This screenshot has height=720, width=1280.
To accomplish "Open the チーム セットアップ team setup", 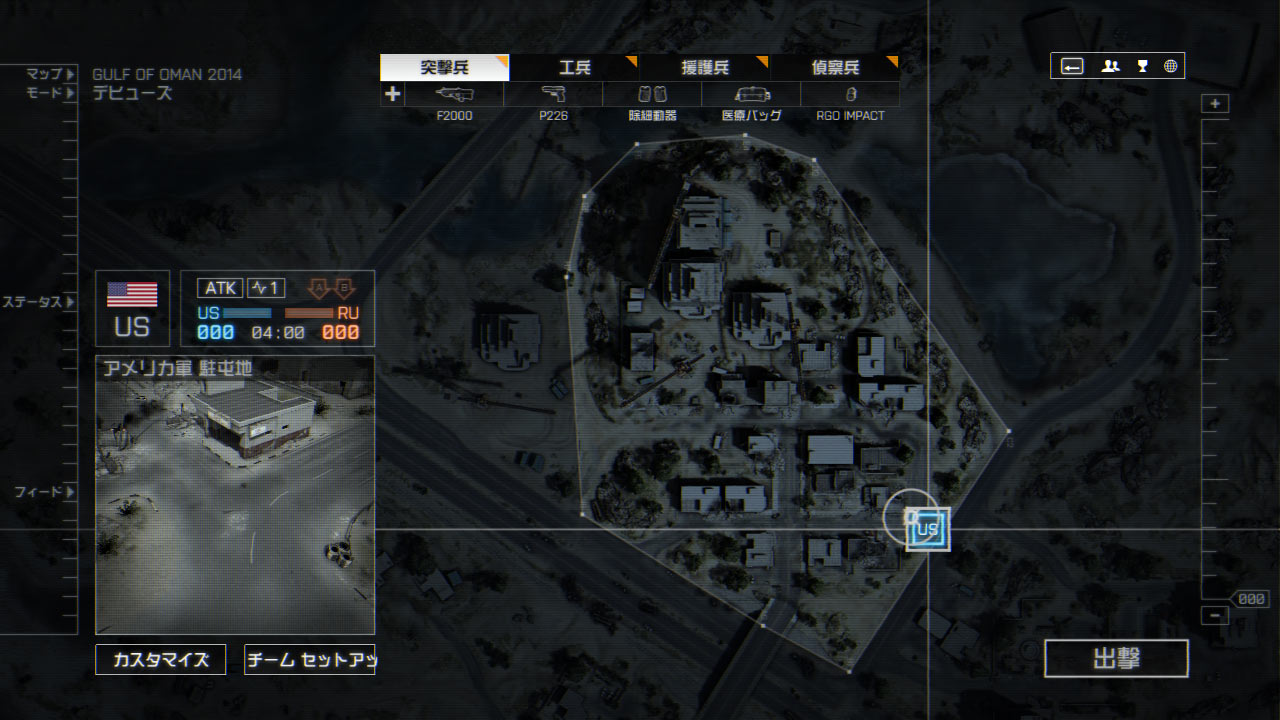I will (309, 660).
